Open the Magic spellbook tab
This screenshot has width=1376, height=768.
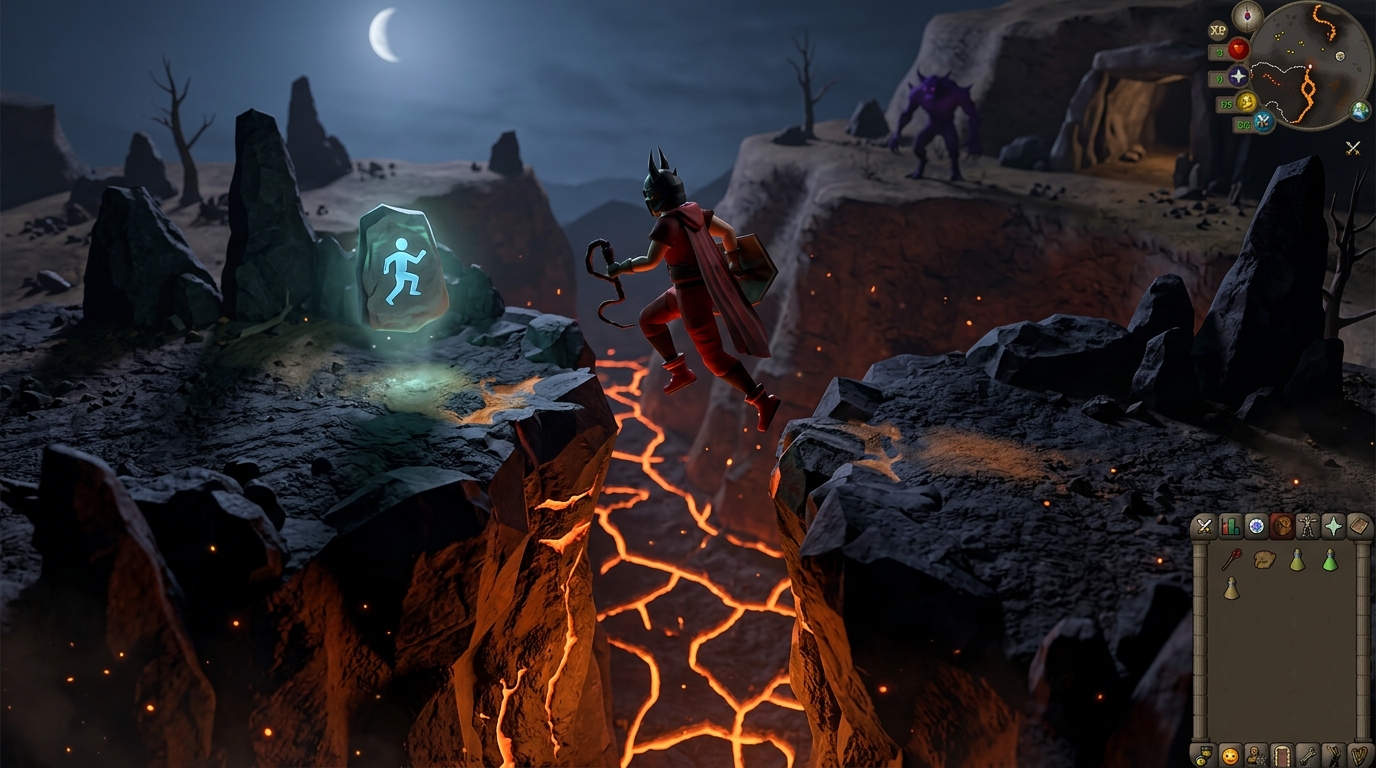(x=1359, y=524)
